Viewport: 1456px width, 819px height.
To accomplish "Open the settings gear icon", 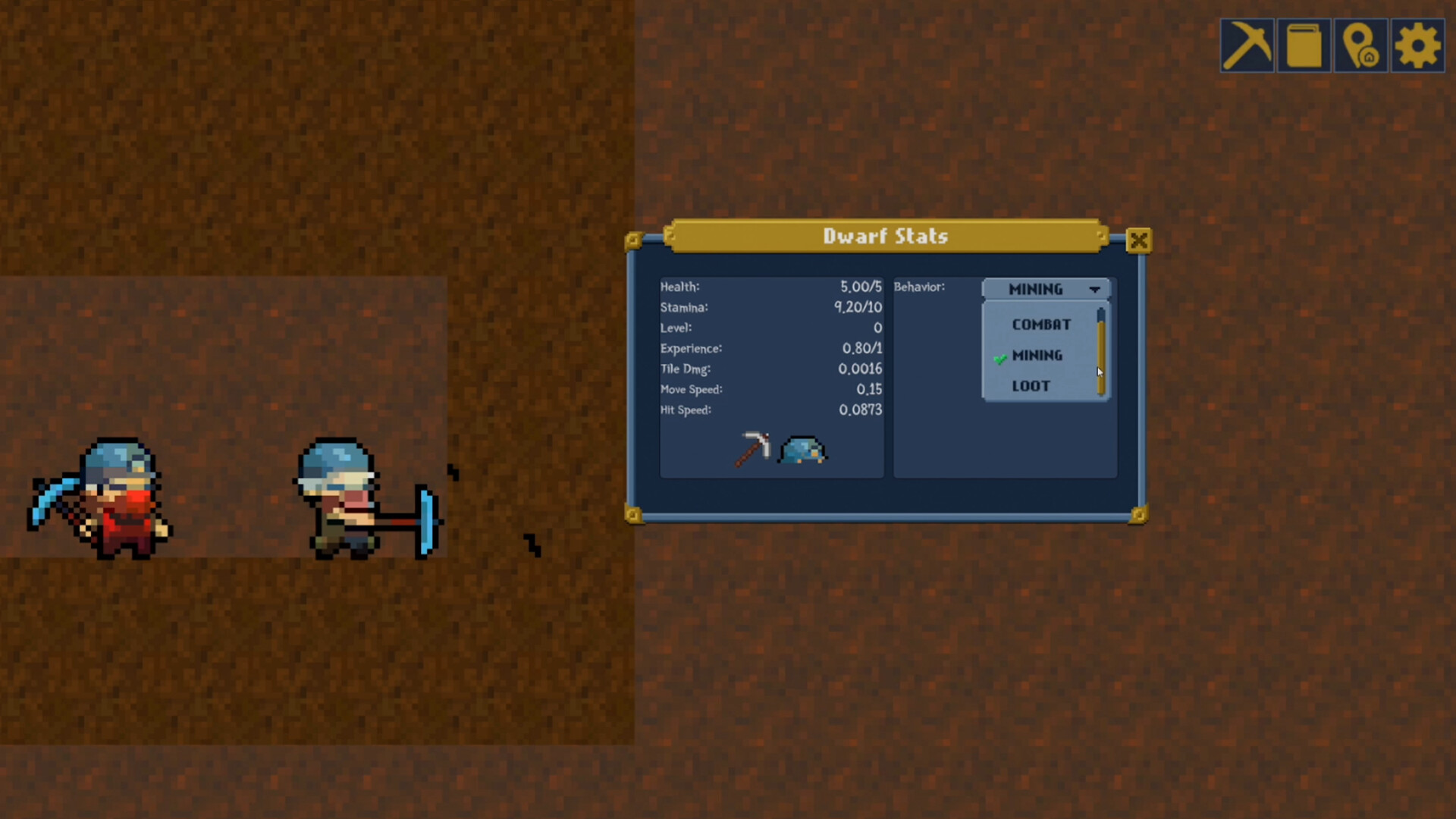I will [x=1417, y=45].
